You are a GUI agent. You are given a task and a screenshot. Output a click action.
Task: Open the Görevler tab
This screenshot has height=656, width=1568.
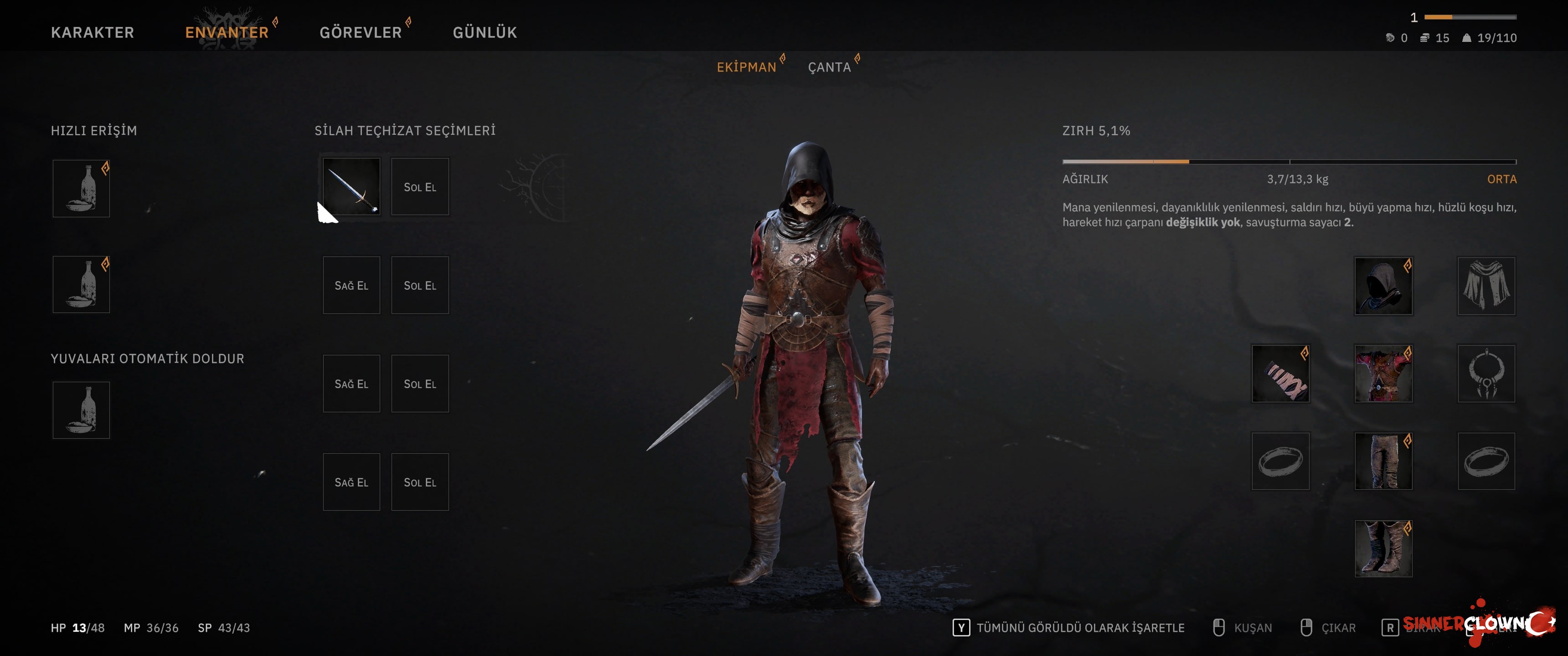click(361, 32)
